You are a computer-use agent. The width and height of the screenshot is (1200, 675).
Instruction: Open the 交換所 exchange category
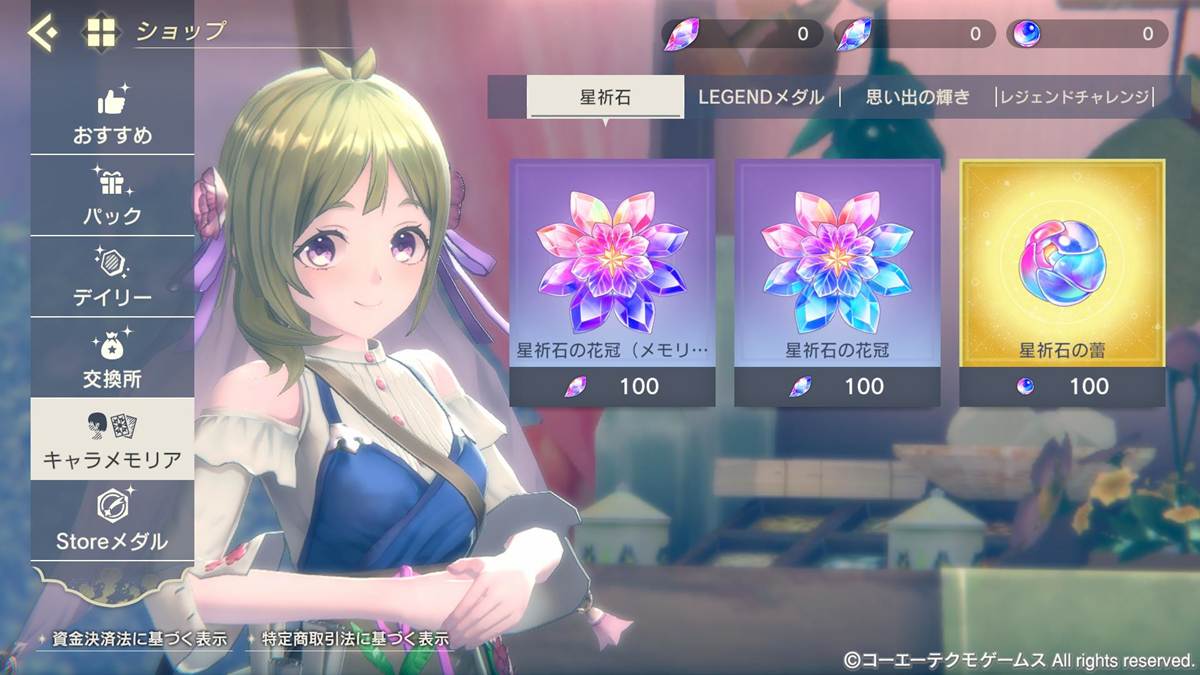112,359
